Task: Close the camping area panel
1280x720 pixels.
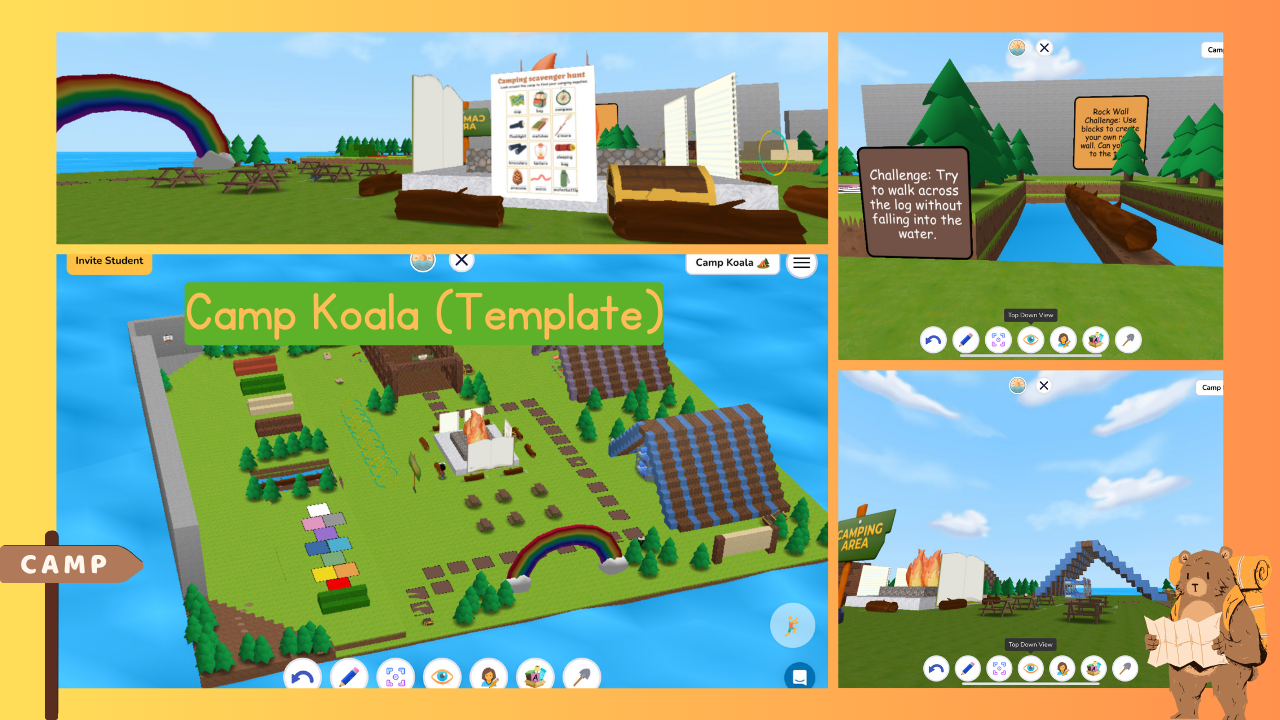Action: (x=1043, y=385)
